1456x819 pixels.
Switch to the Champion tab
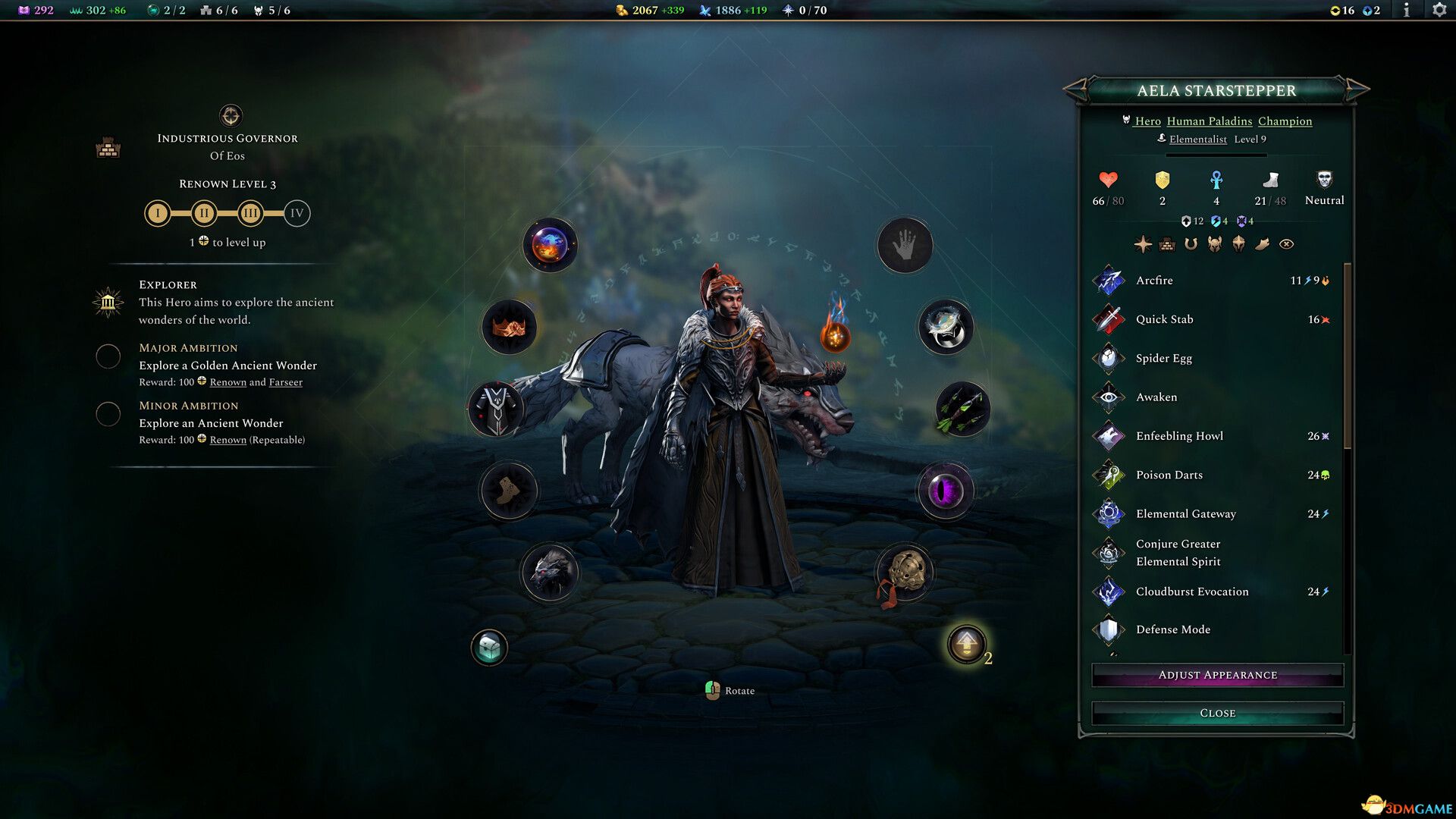tap(1285, 121)
